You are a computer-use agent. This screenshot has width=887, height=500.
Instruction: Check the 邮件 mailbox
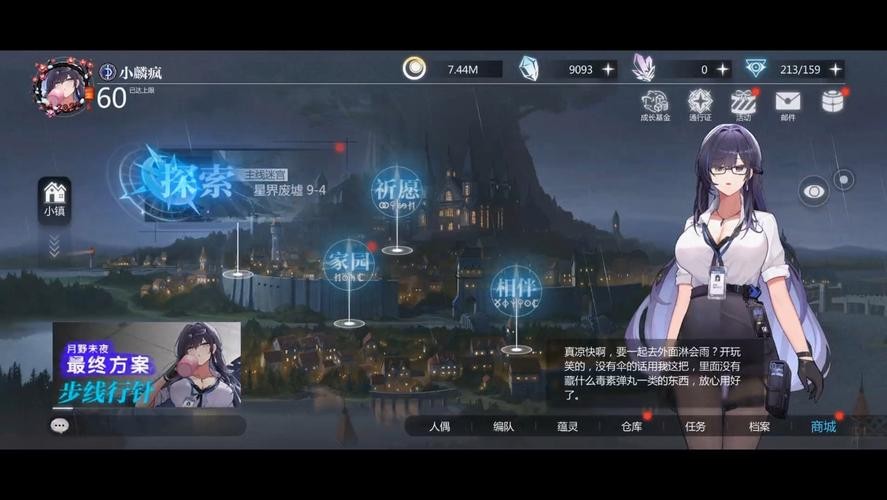tap(788, 103)
